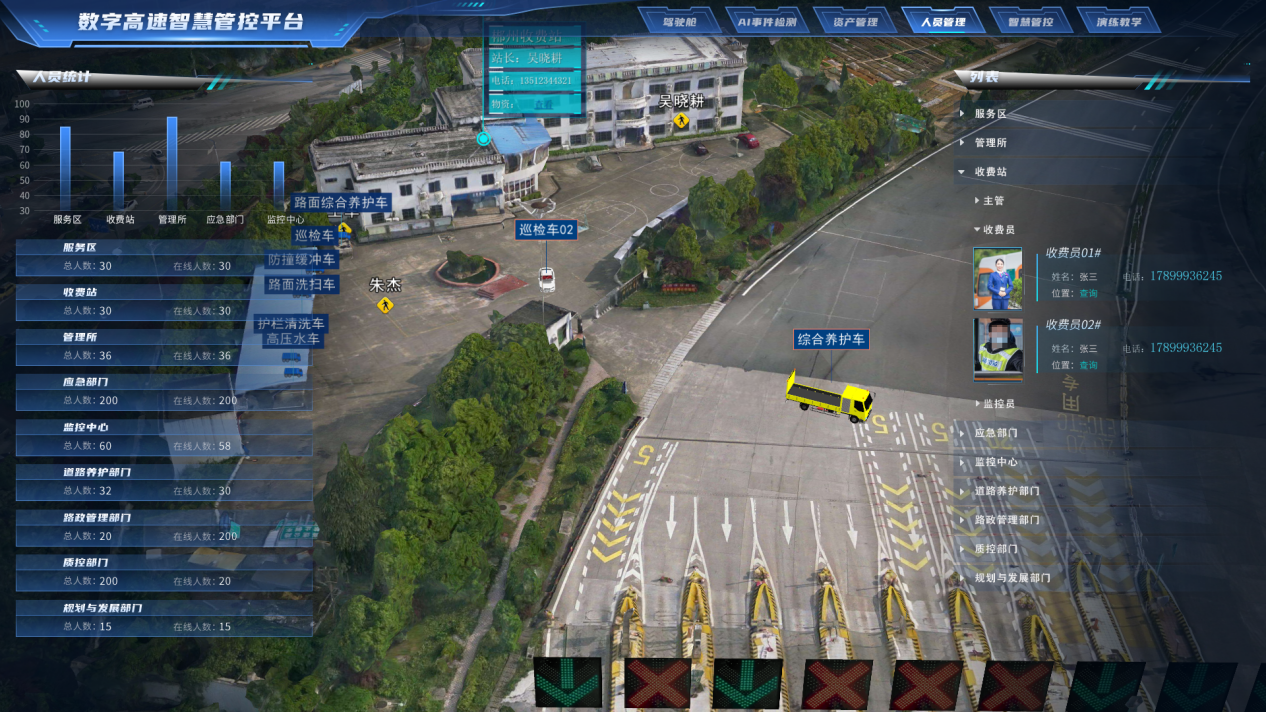Expand 服务区 in the list panel

(x=990, y=114)
